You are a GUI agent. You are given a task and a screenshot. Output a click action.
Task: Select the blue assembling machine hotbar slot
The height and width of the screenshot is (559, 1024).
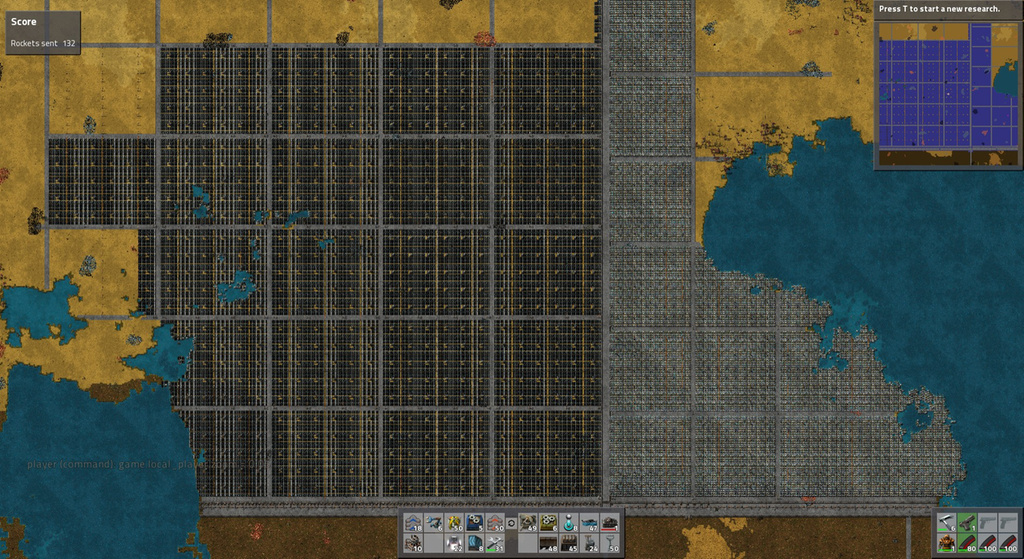(475, 522)
